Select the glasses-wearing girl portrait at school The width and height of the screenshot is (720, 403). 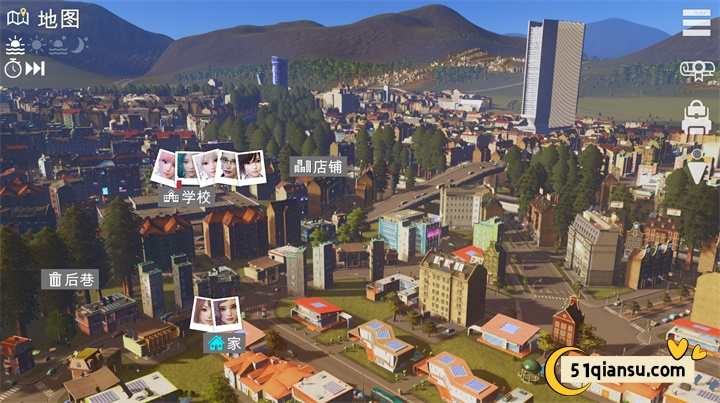tap(229, 165)
